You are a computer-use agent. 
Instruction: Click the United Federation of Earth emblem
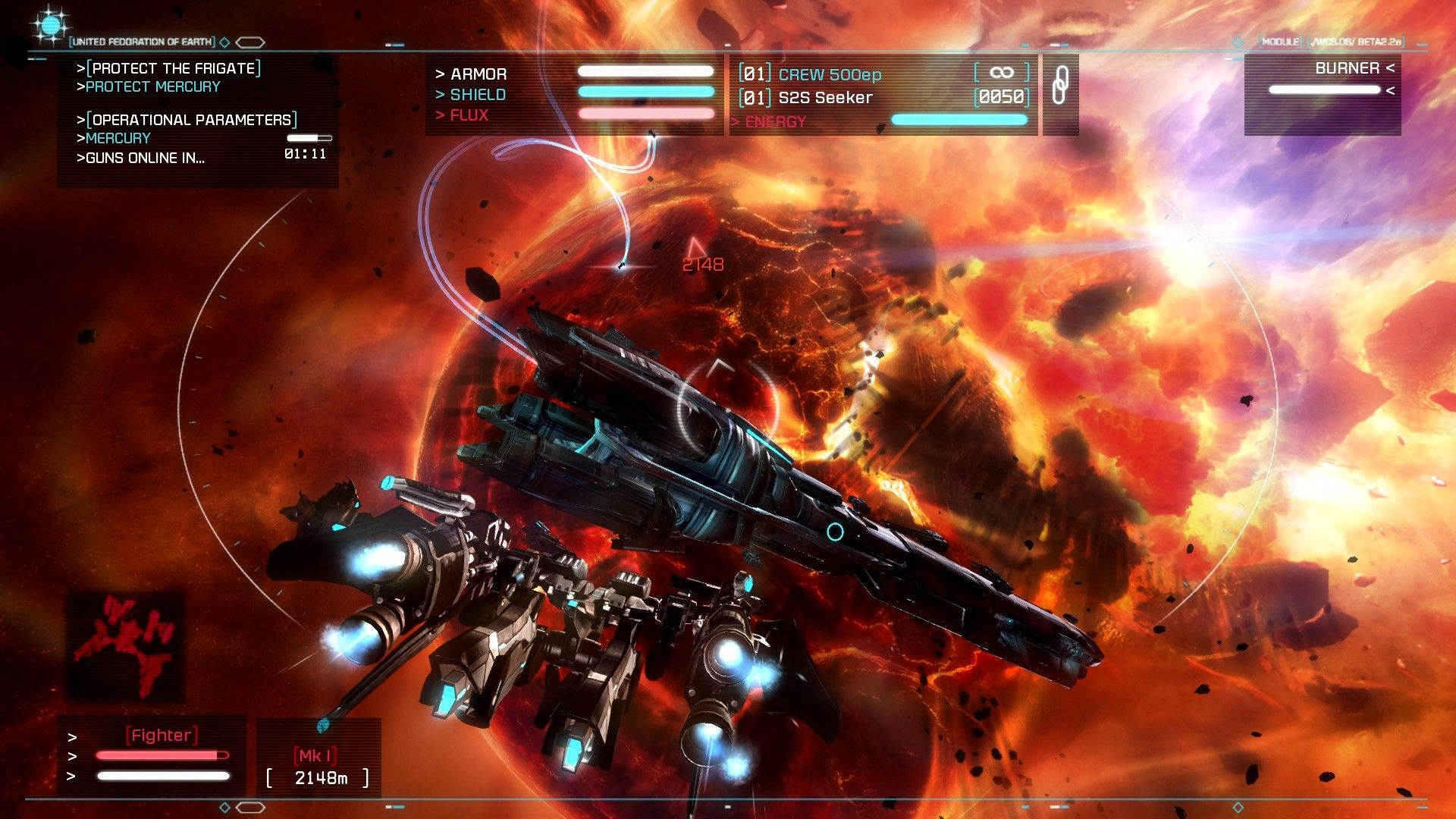(x=50, y=27)
